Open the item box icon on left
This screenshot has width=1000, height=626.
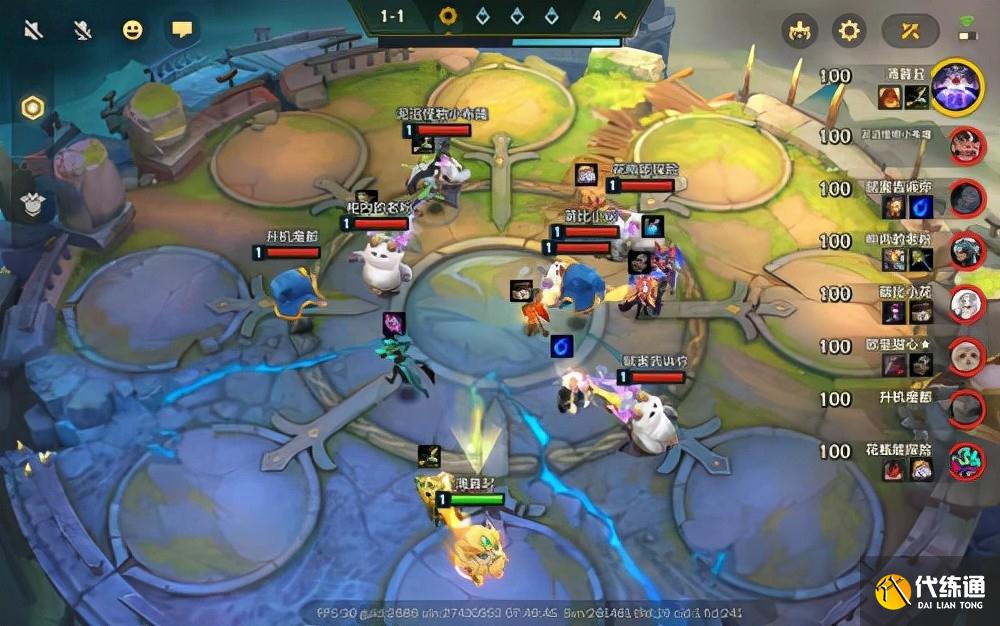tap(32, 203)
